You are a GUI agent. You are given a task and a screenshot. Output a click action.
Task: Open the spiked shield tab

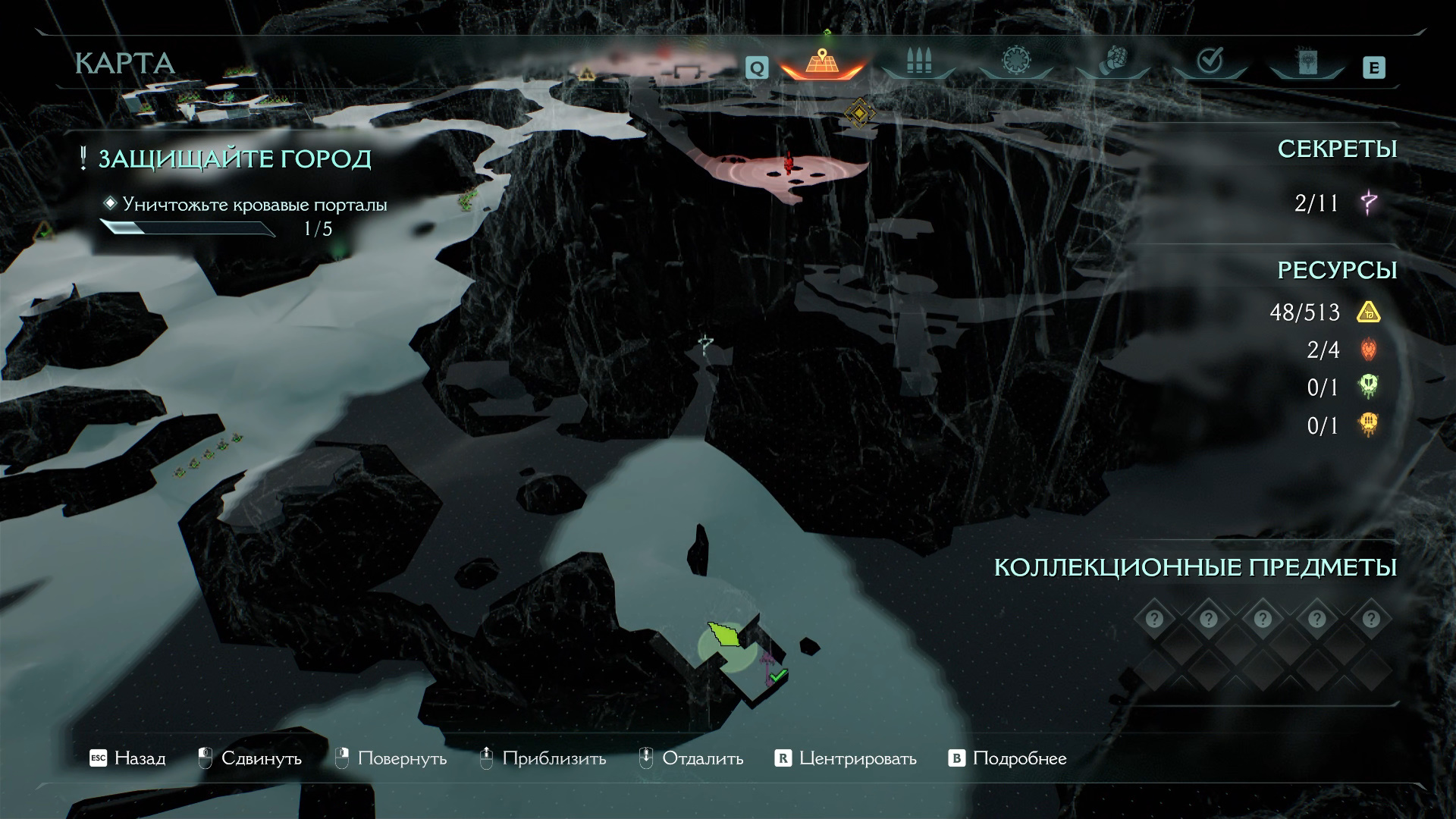(x=1015, y=61)
